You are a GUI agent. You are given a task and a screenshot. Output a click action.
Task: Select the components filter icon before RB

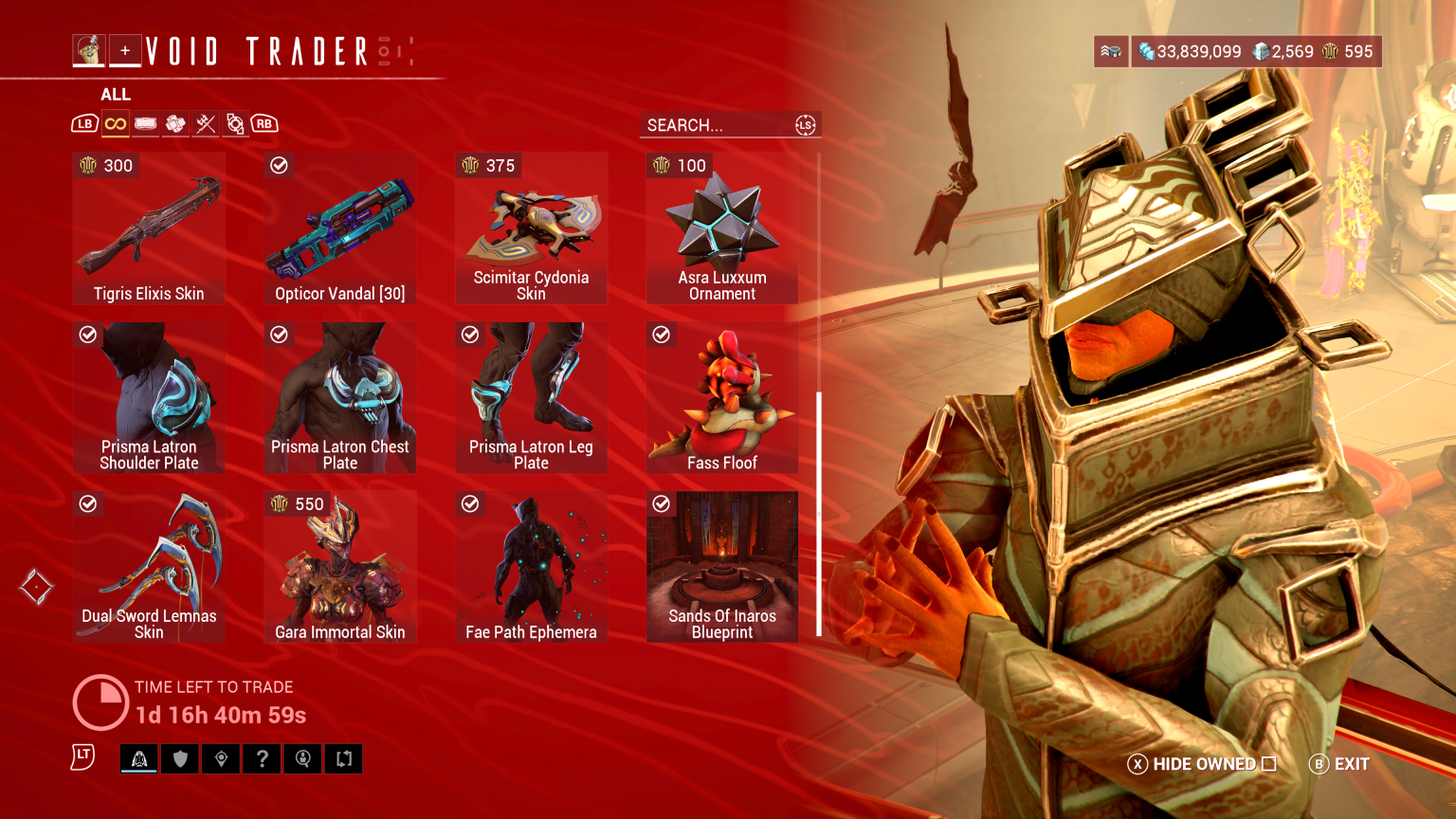click(236, 123)
